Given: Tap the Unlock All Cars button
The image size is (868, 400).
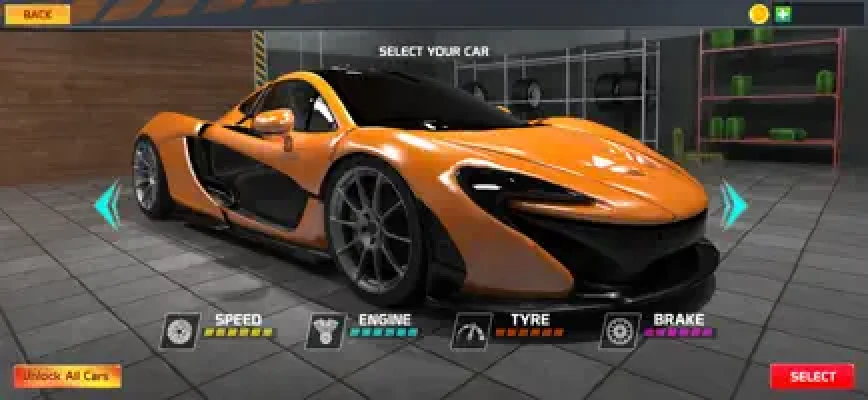Looking at the screenshot, I should tap(67, 377).
